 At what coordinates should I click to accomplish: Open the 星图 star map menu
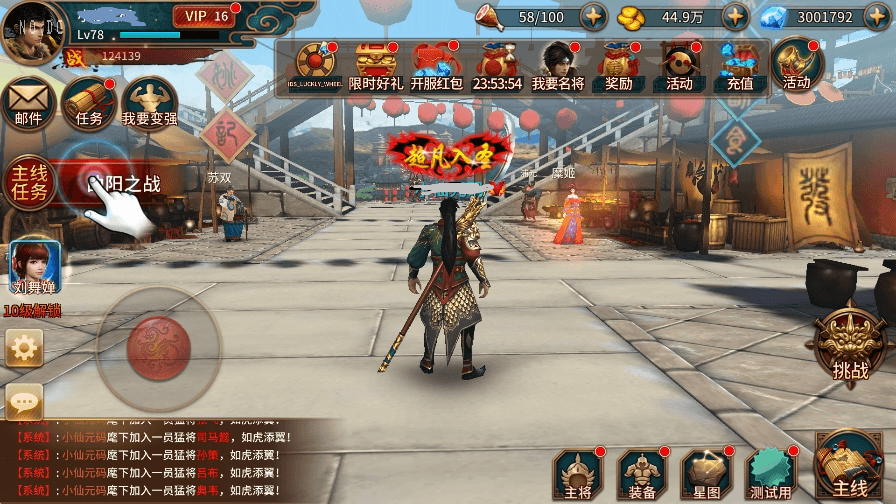(706, 474)
